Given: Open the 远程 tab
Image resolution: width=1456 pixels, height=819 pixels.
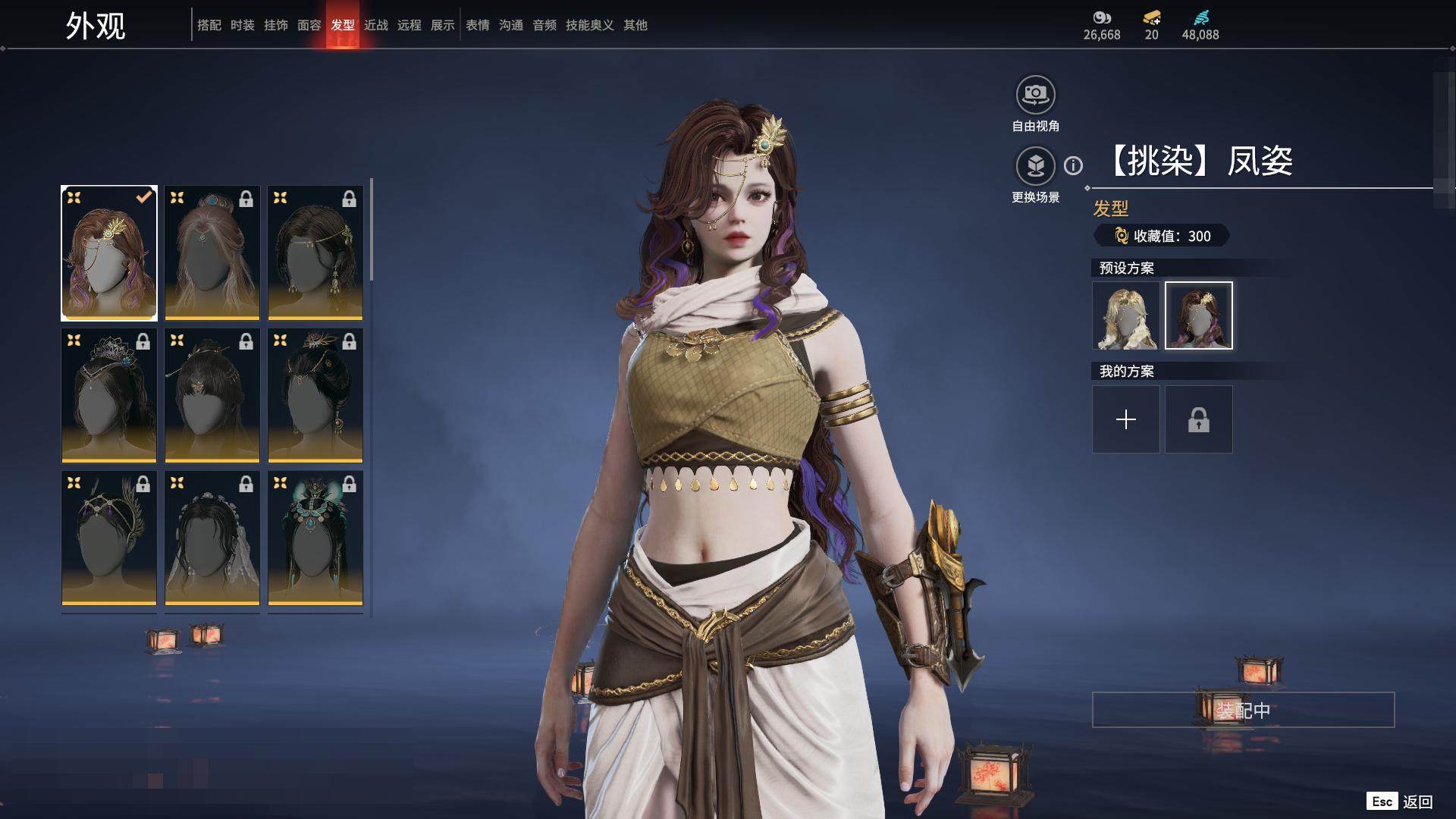Looking at the screenshot, I should click(409, 25).
